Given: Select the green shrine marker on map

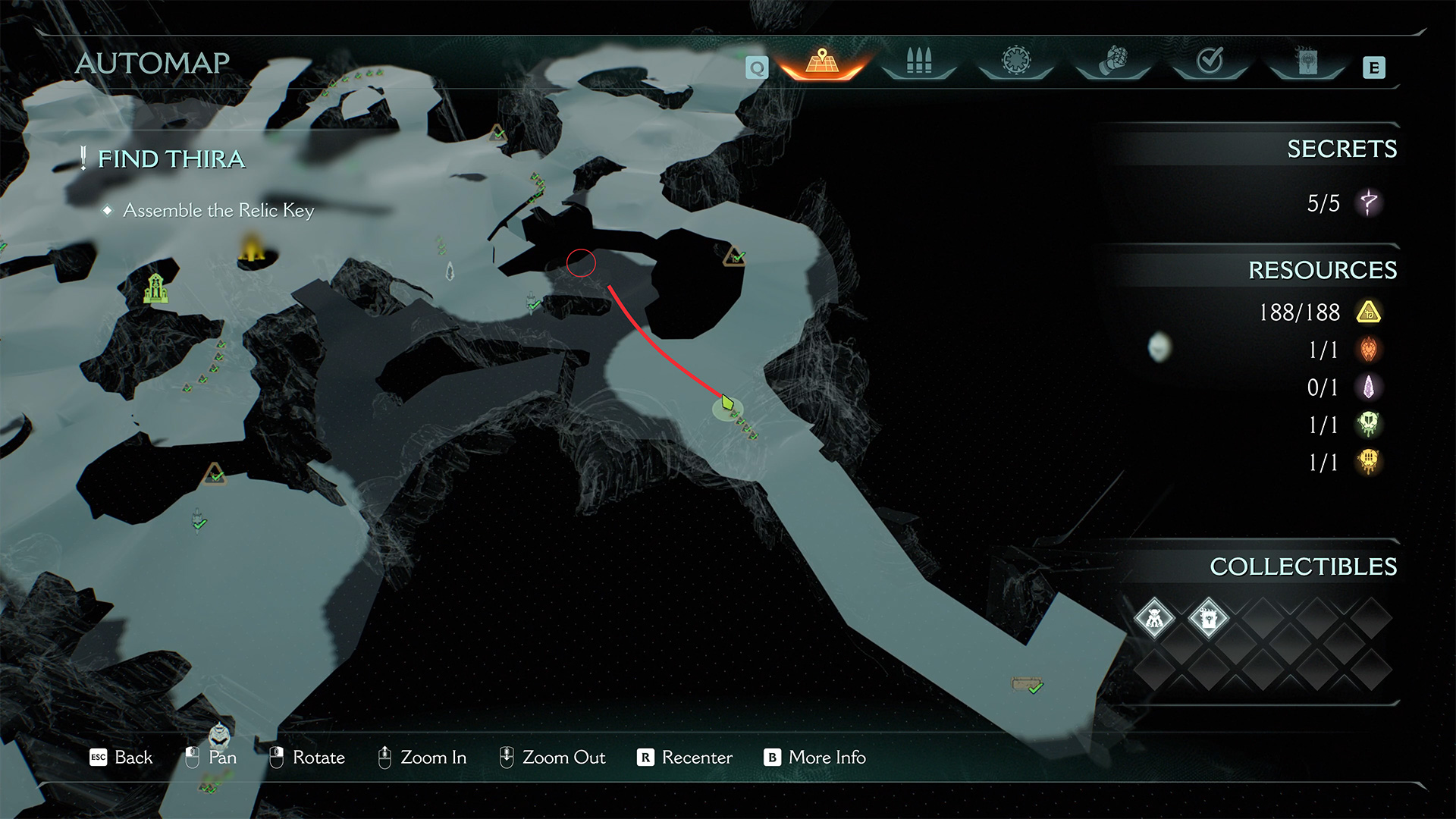Looking at the screenshot, I should 155,288.
